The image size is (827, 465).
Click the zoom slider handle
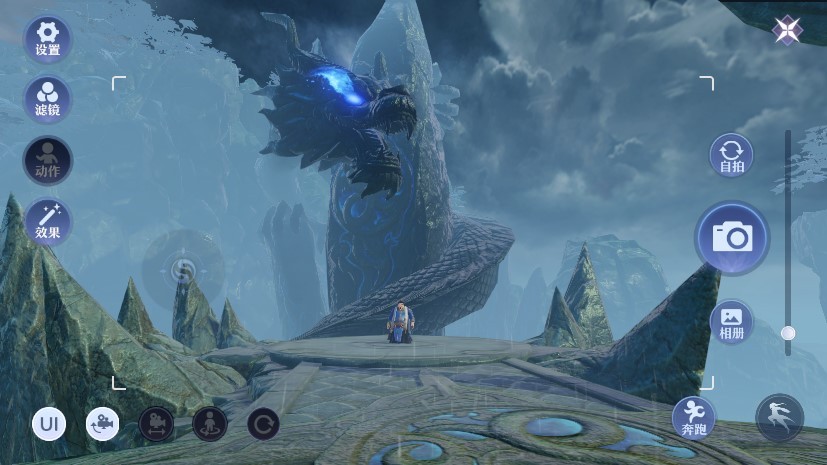[x=788, y=333]
